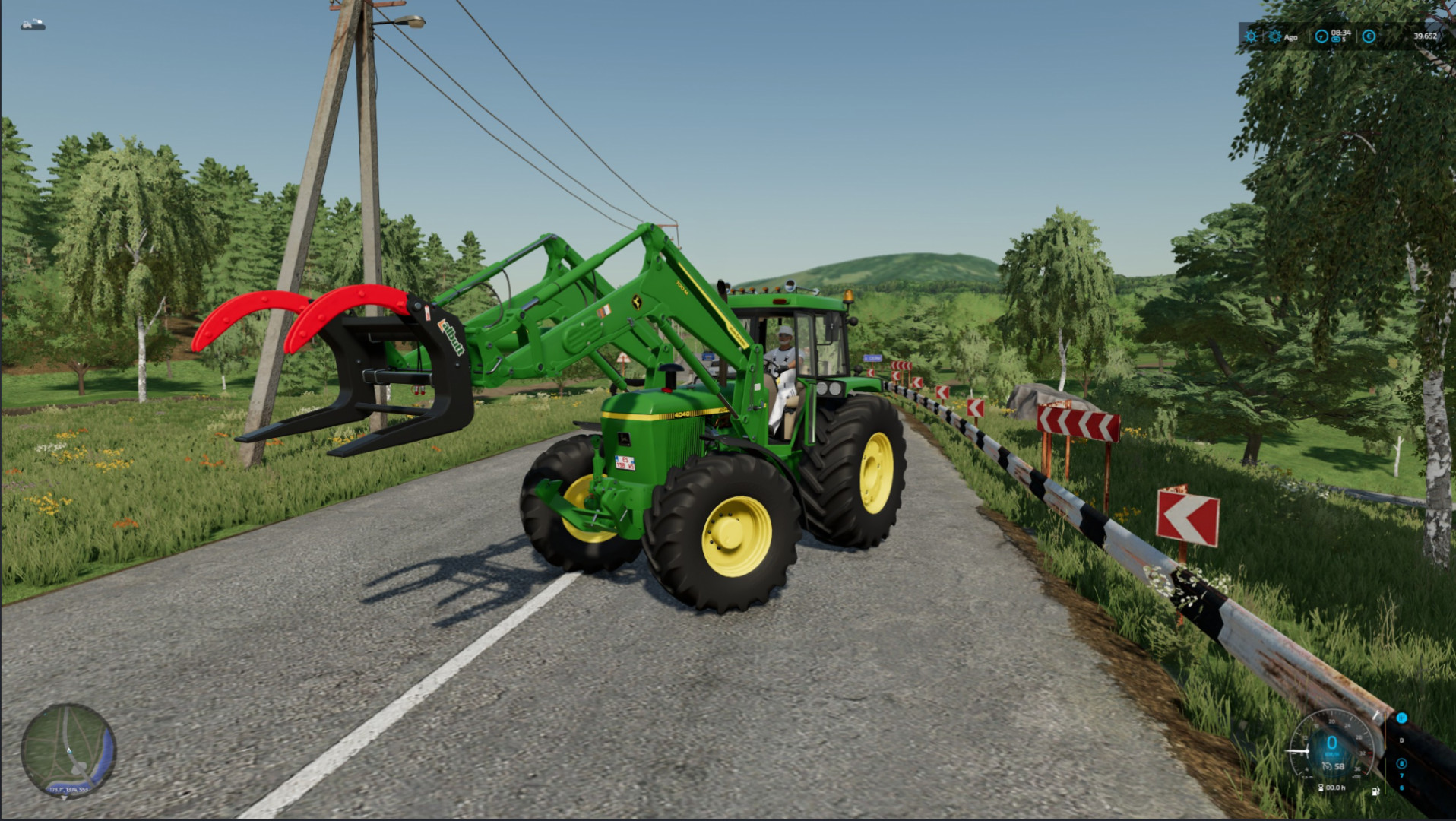Image resolution: width=1456 pixels, height=821 pixels.
Task: Click the engine hours reading 00.0 h
Action: 1335,788
